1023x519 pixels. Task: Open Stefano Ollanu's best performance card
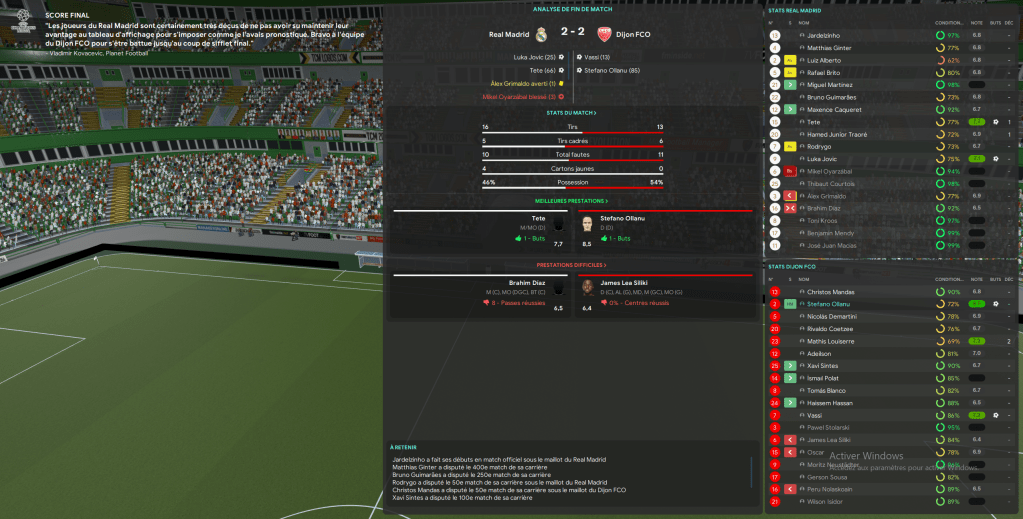pos(660,229)
